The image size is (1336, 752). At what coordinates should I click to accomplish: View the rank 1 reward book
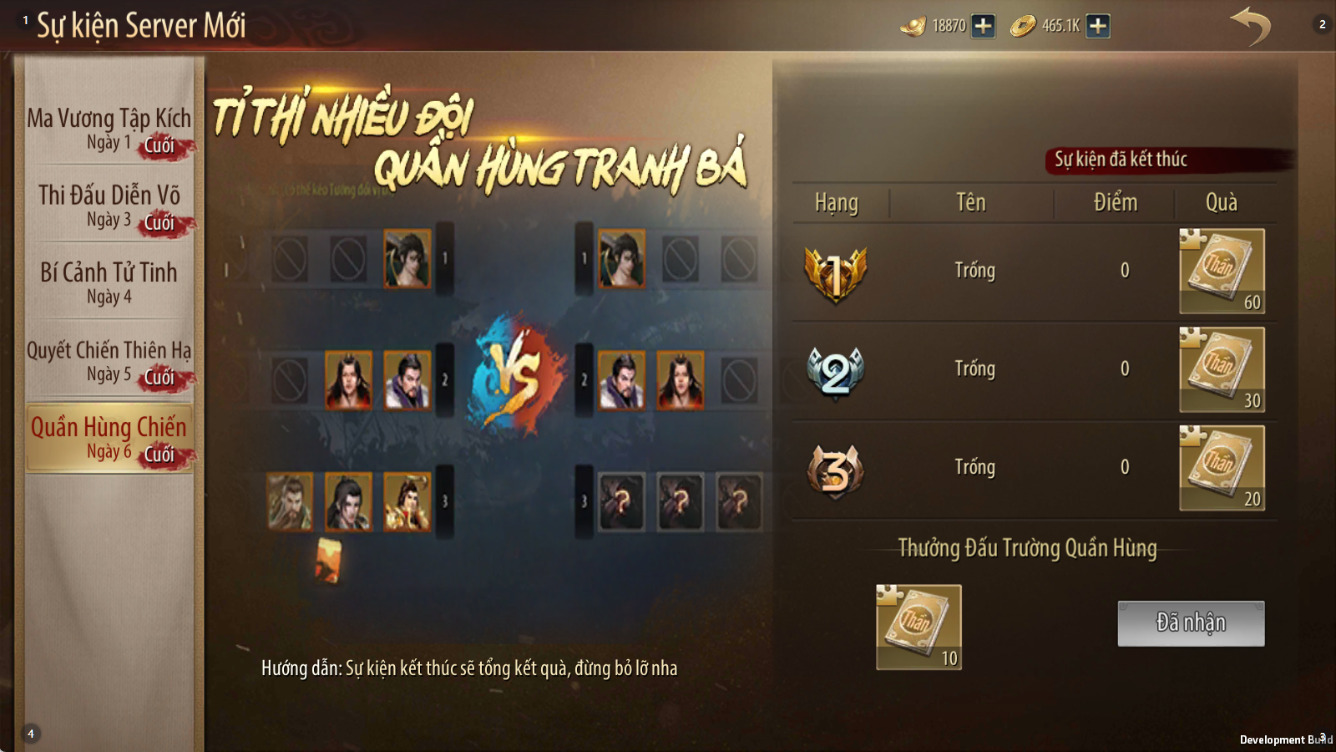pyautogui.click(x=1222, y=271)
